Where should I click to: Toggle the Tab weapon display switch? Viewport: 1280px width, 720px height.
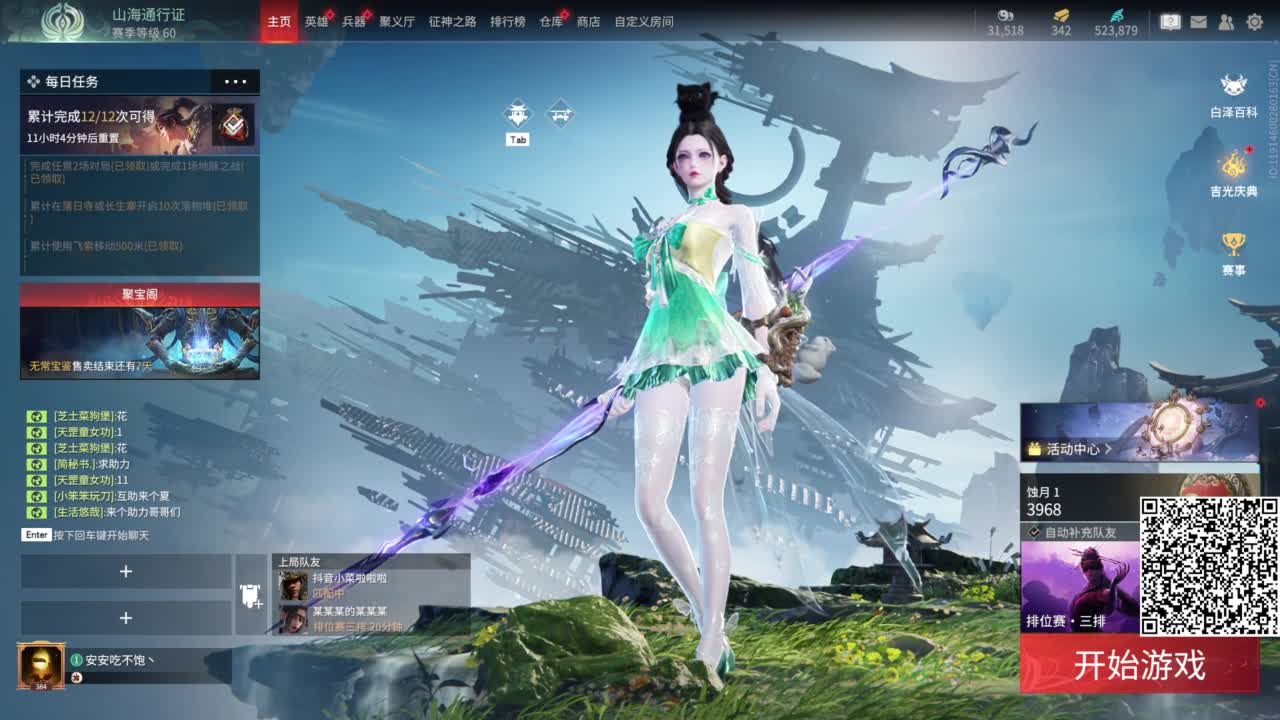click(x=518, y=113)
